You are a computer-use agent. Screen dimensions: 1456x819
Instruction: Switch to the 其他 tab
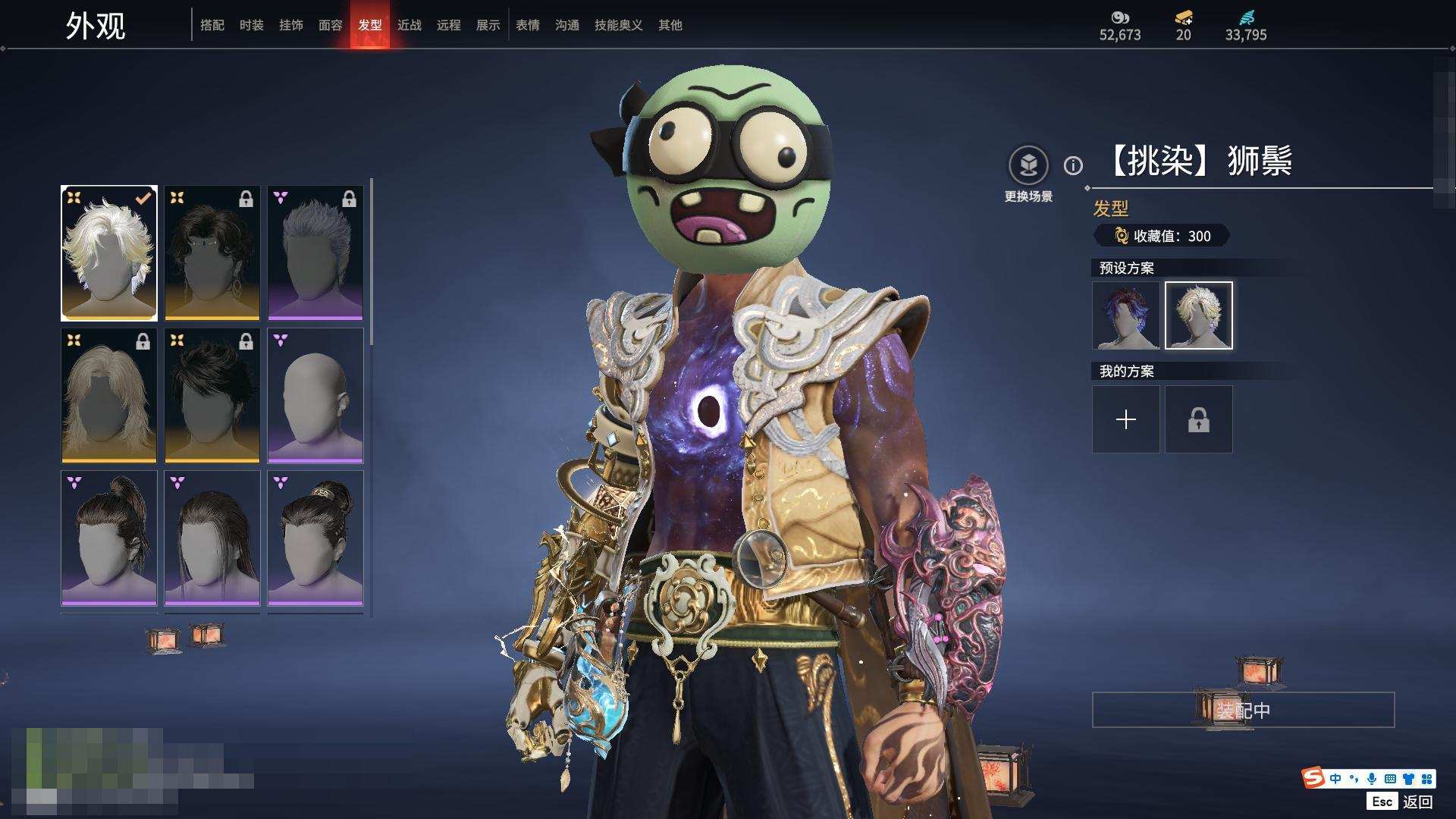(670, 25)
